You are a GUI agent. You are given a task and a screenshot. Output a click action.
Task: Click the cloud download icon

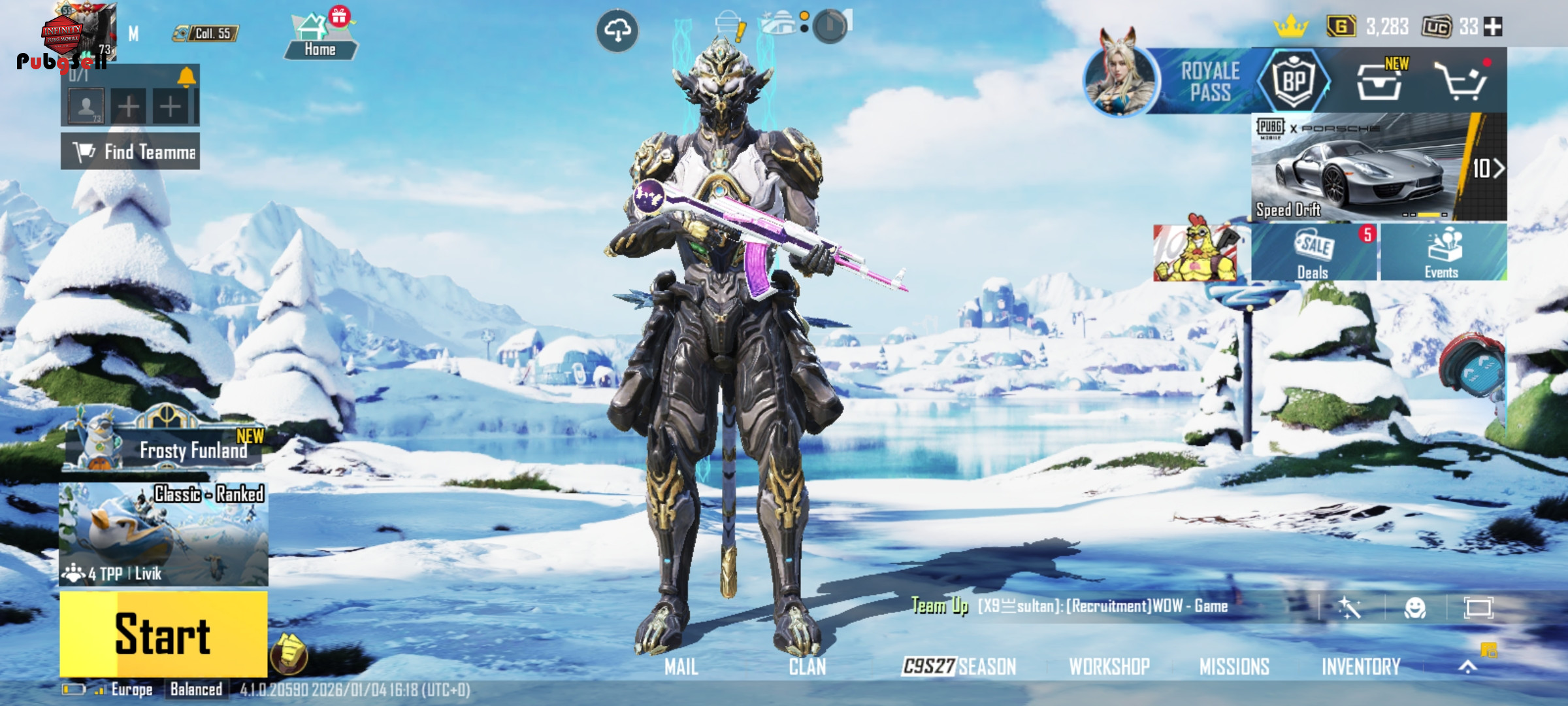click(x=617, y=30)
